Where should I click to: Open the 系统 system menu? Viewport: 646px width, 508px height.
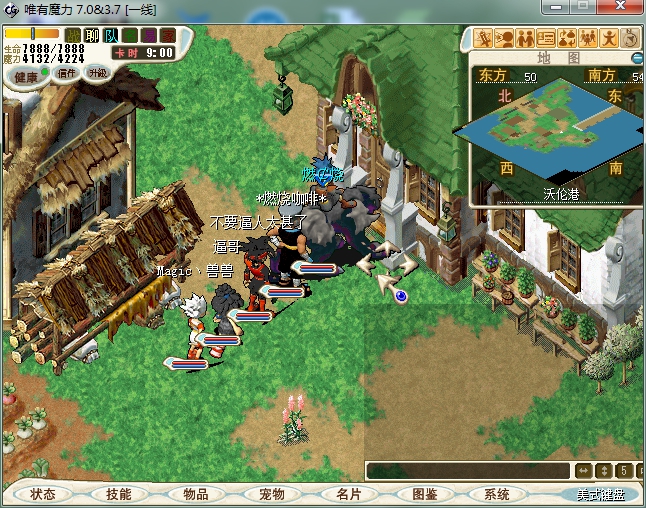pos(497,494)
